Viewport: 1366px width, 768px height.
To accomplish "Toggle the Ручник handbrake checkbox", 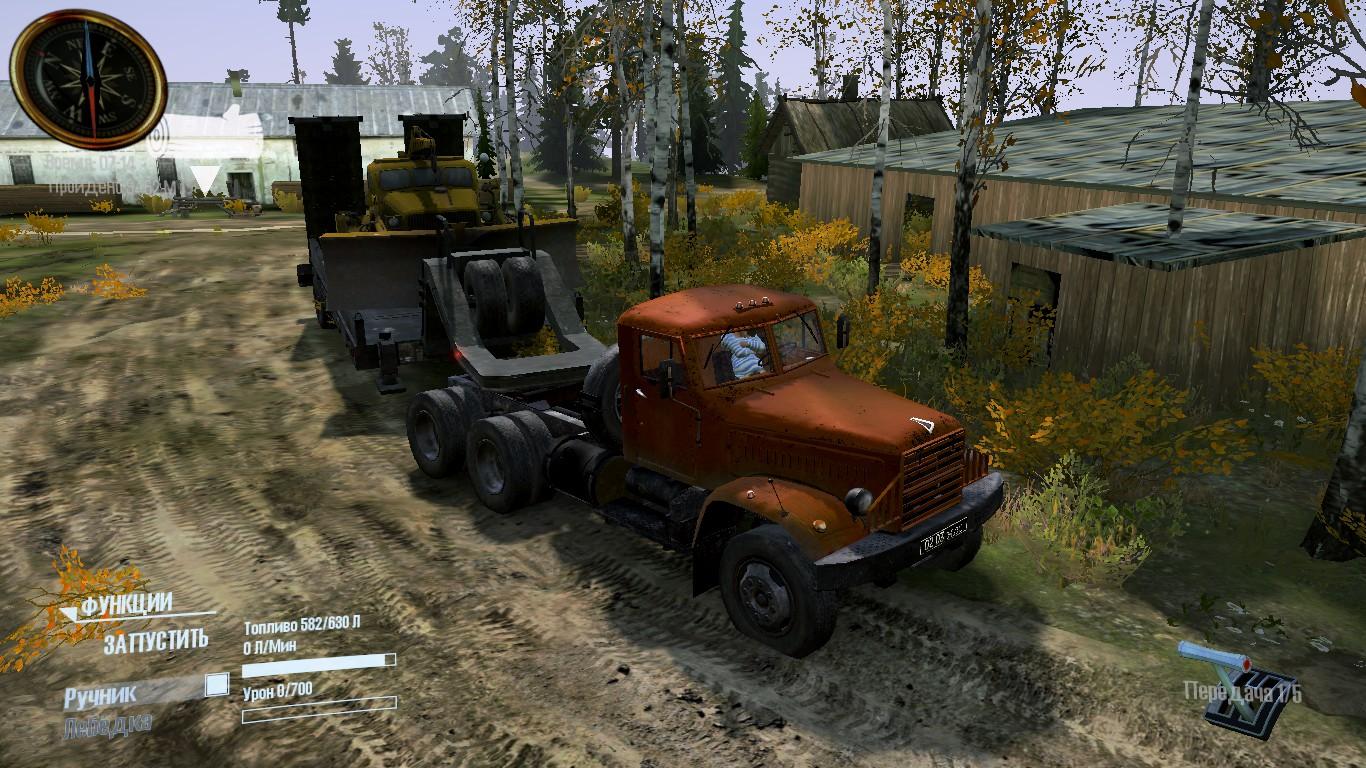I will (x=216, y=685).
